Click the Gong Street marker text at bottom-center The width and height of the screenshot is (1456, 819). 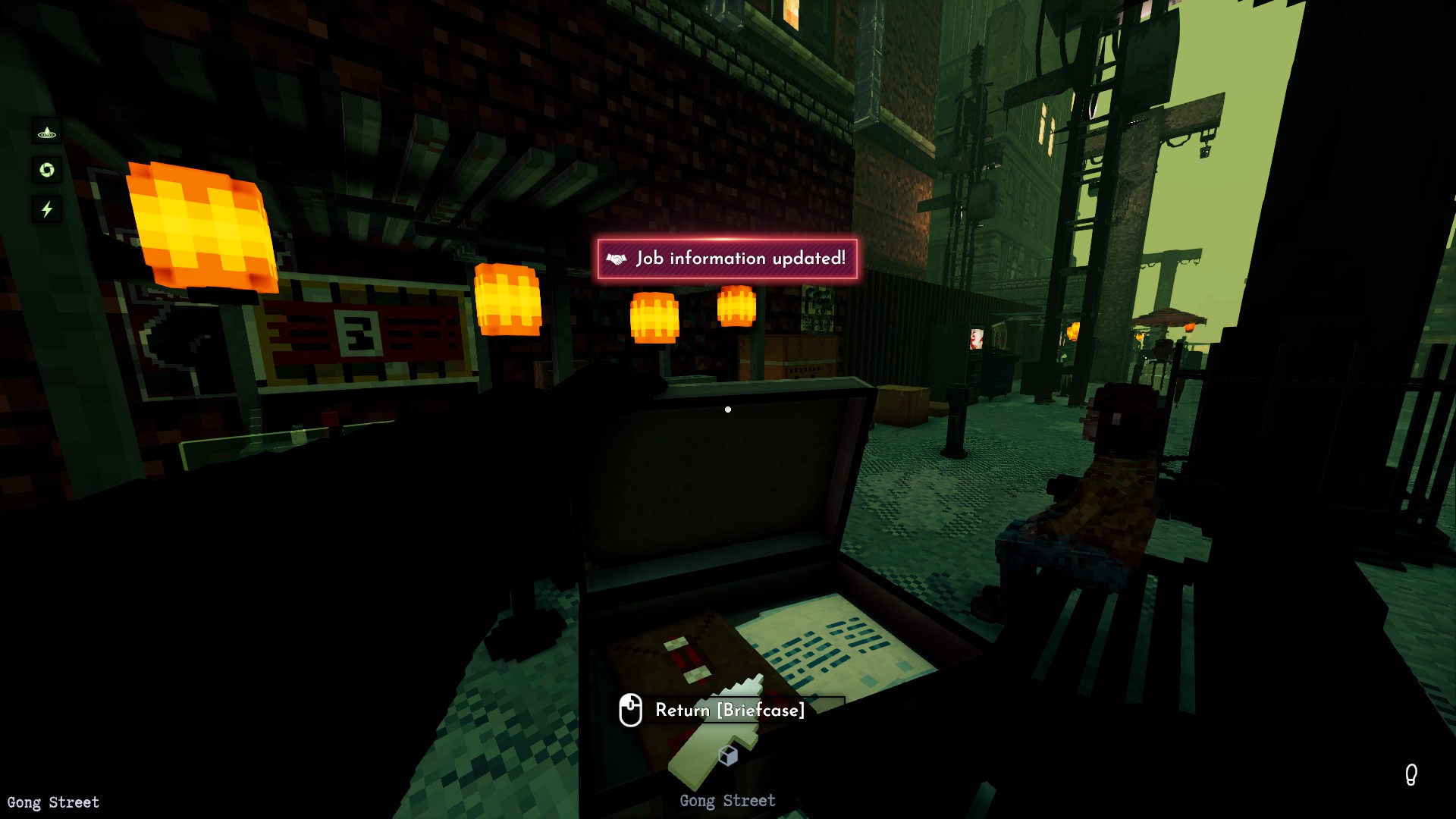(x=728, y=800)
